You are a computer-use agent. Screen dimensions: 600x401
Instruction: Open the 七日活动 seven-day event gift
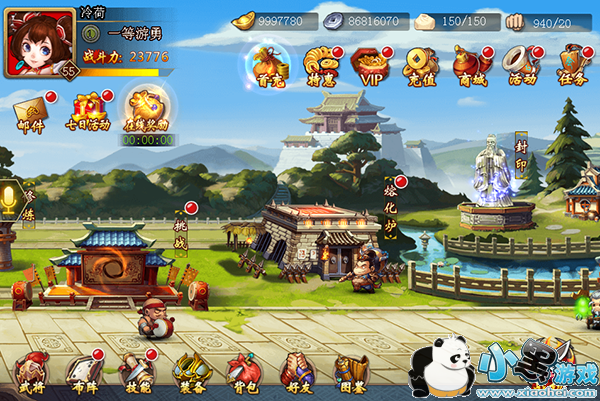(x=89, y=109)
